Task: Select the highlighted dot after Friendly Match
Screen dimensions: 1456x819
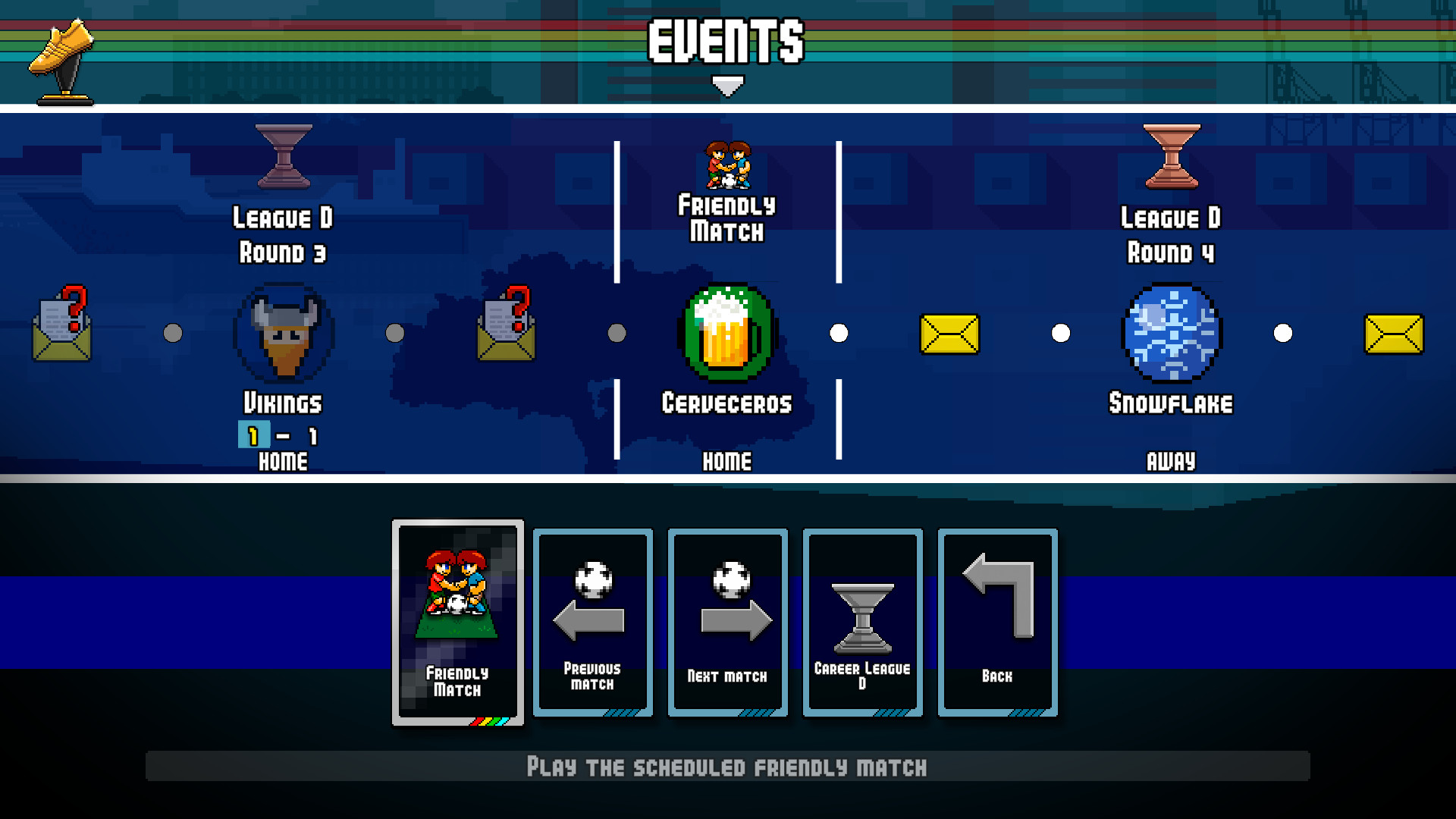Action: [839, 331]
